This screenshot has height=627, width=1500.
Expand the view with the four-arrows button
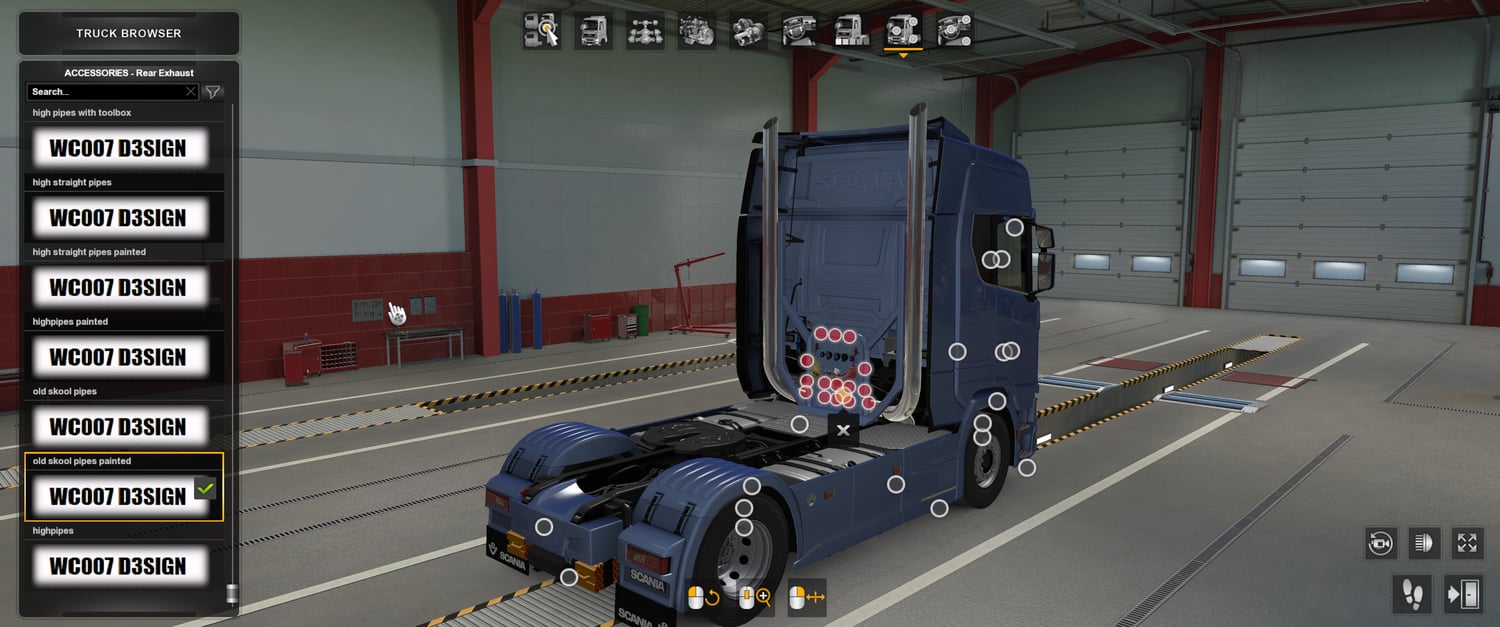[1467, 543]
